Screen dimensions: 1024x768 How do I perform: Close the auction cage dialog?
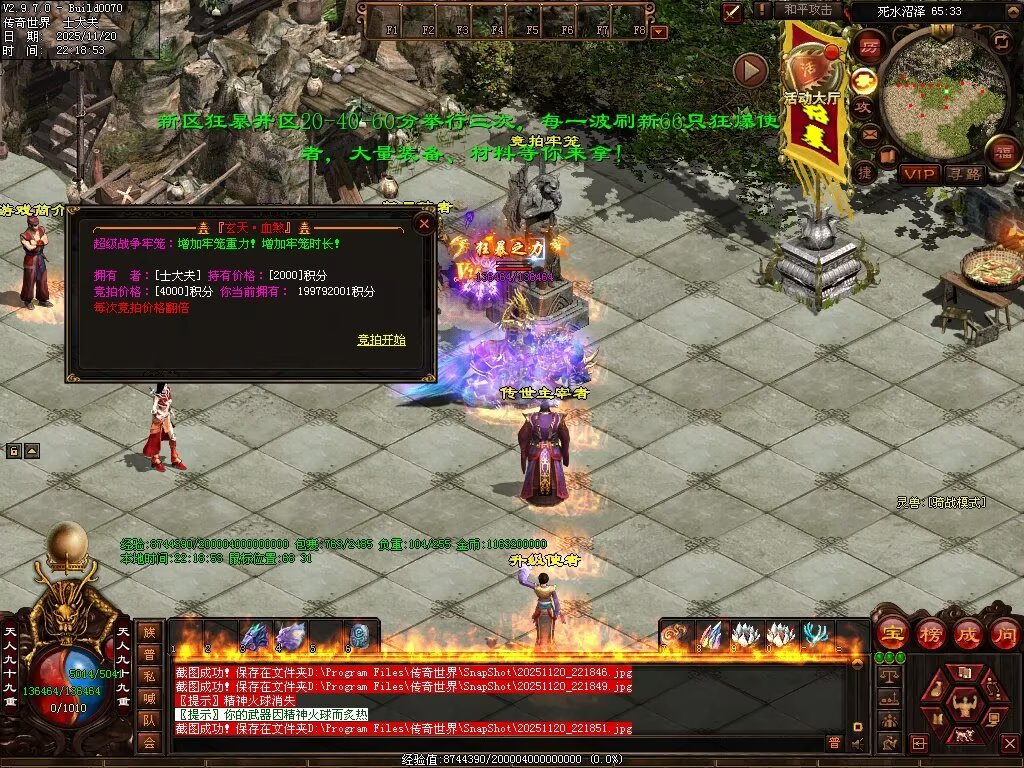pos(424,224)
